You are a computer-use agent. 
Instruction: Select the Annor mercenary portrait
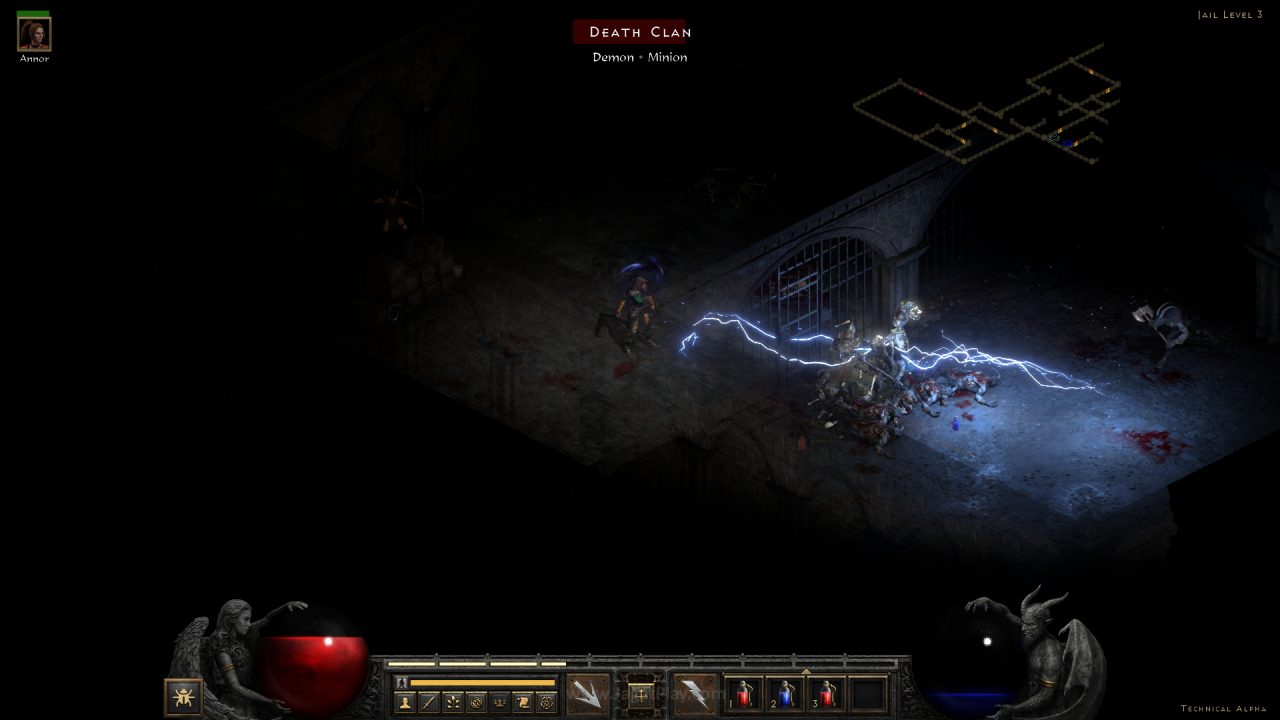pos(34,35)
